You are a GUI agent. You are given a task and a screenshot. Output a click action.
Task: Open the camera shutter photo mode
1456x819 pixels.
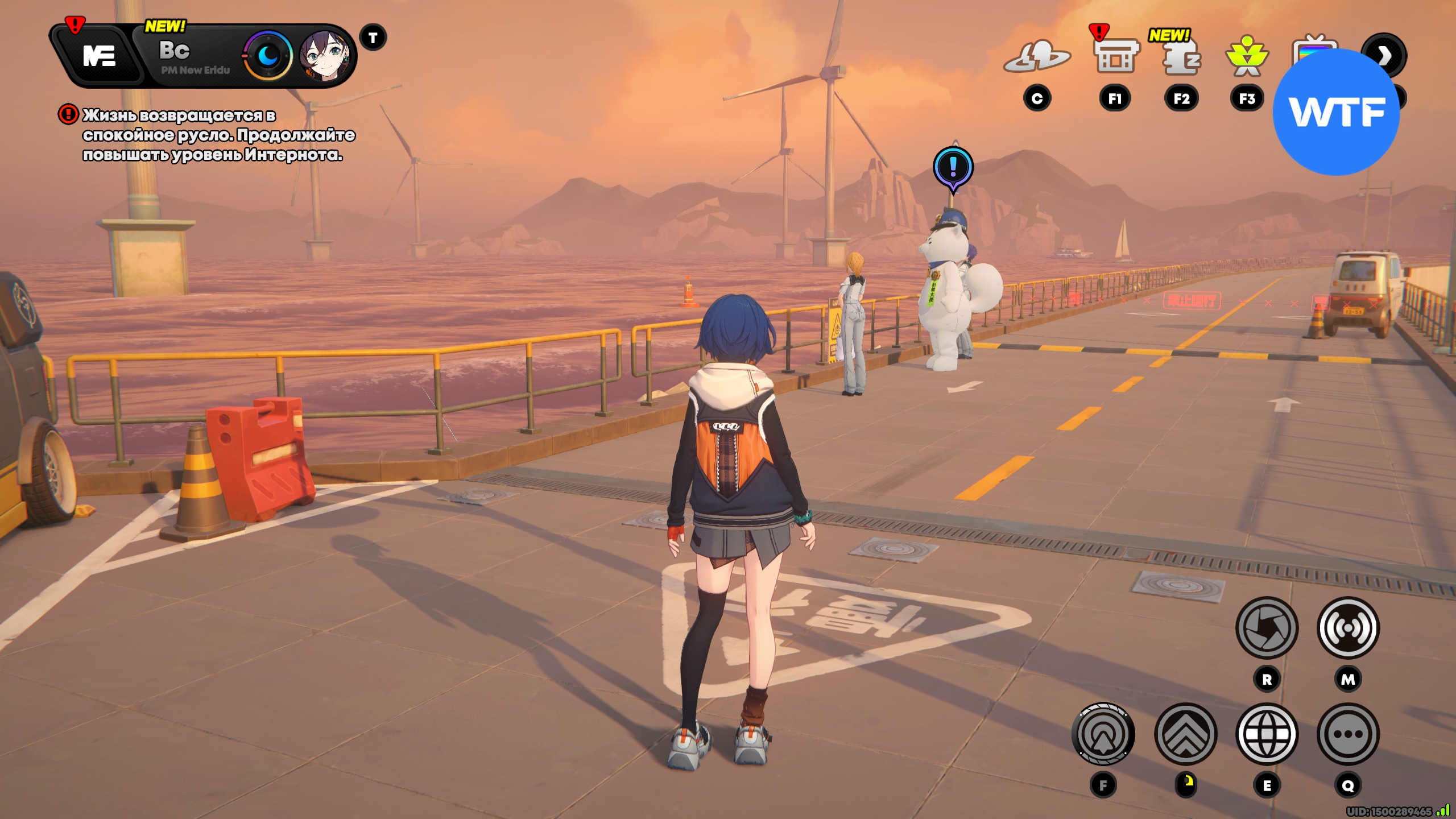1267,627
